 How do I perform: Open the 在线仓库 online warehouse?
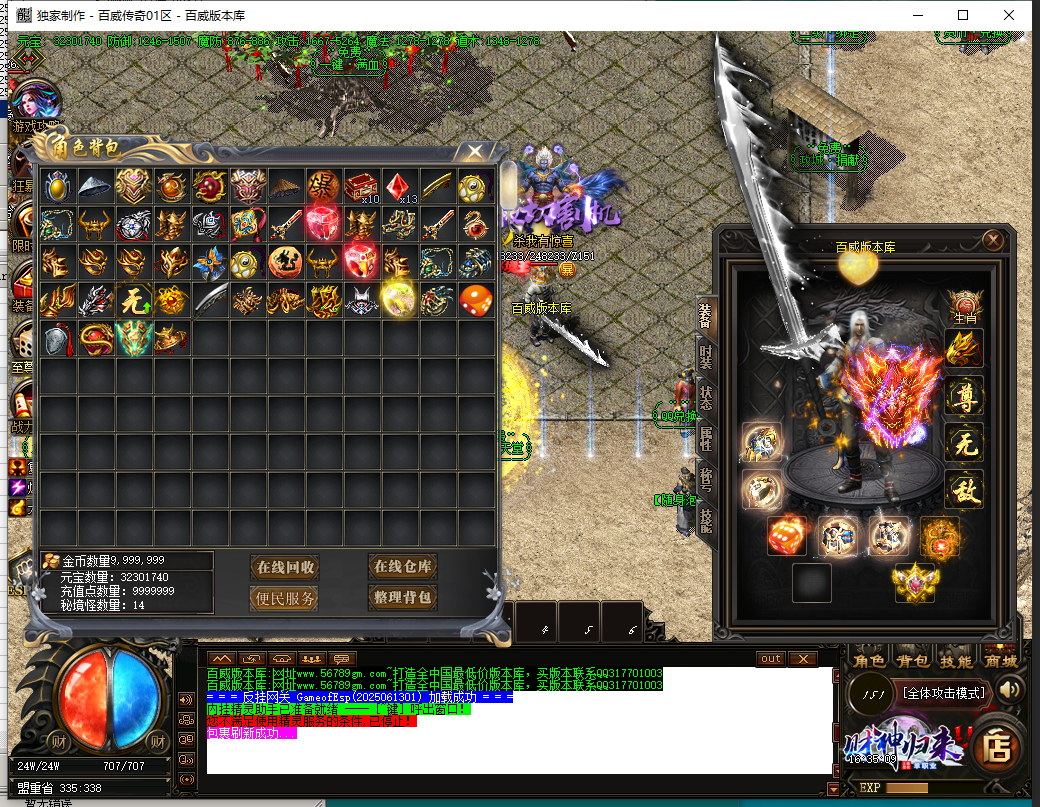(x=402, y=567)
